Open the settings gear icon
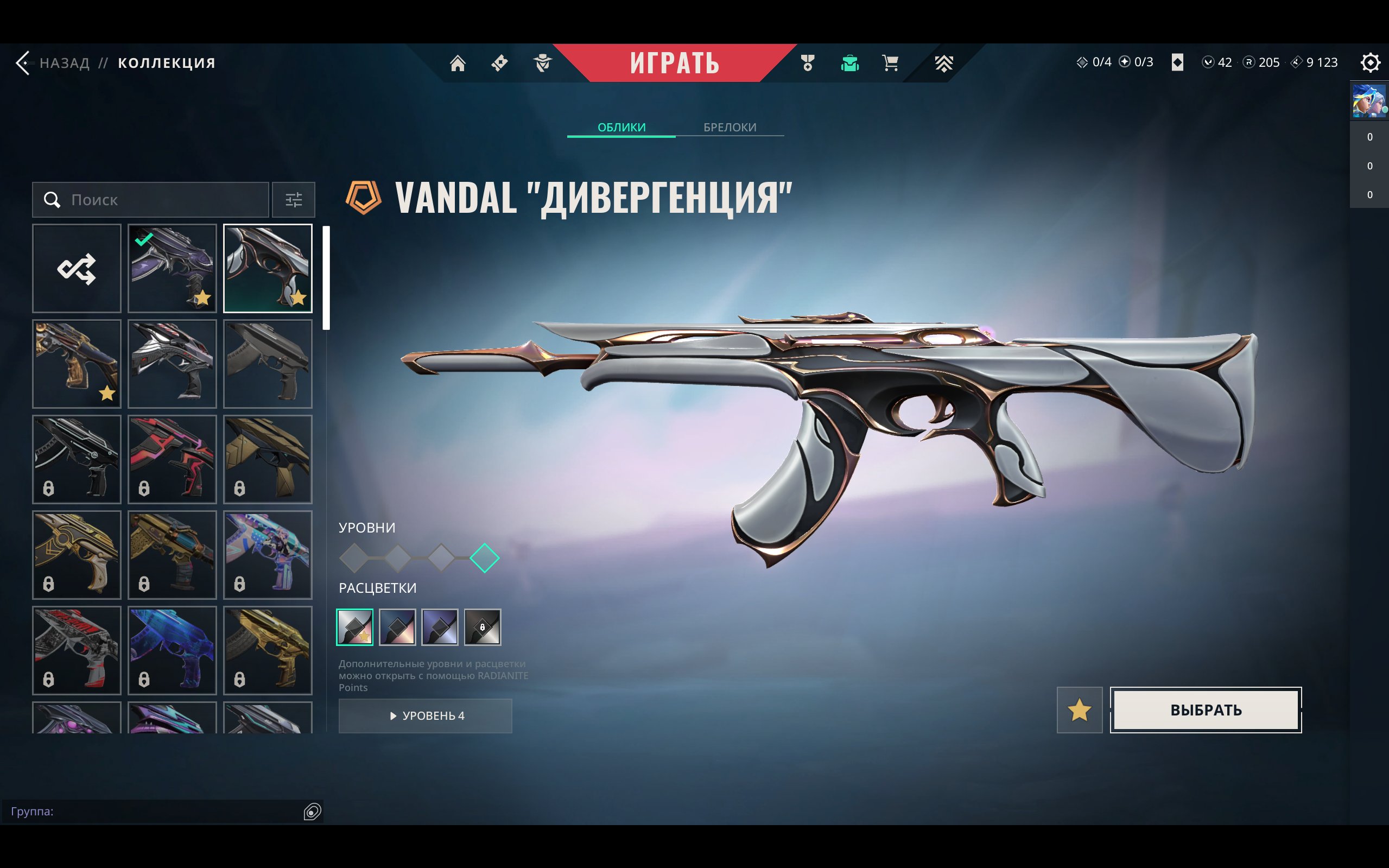 click(x=1369, y=62)
